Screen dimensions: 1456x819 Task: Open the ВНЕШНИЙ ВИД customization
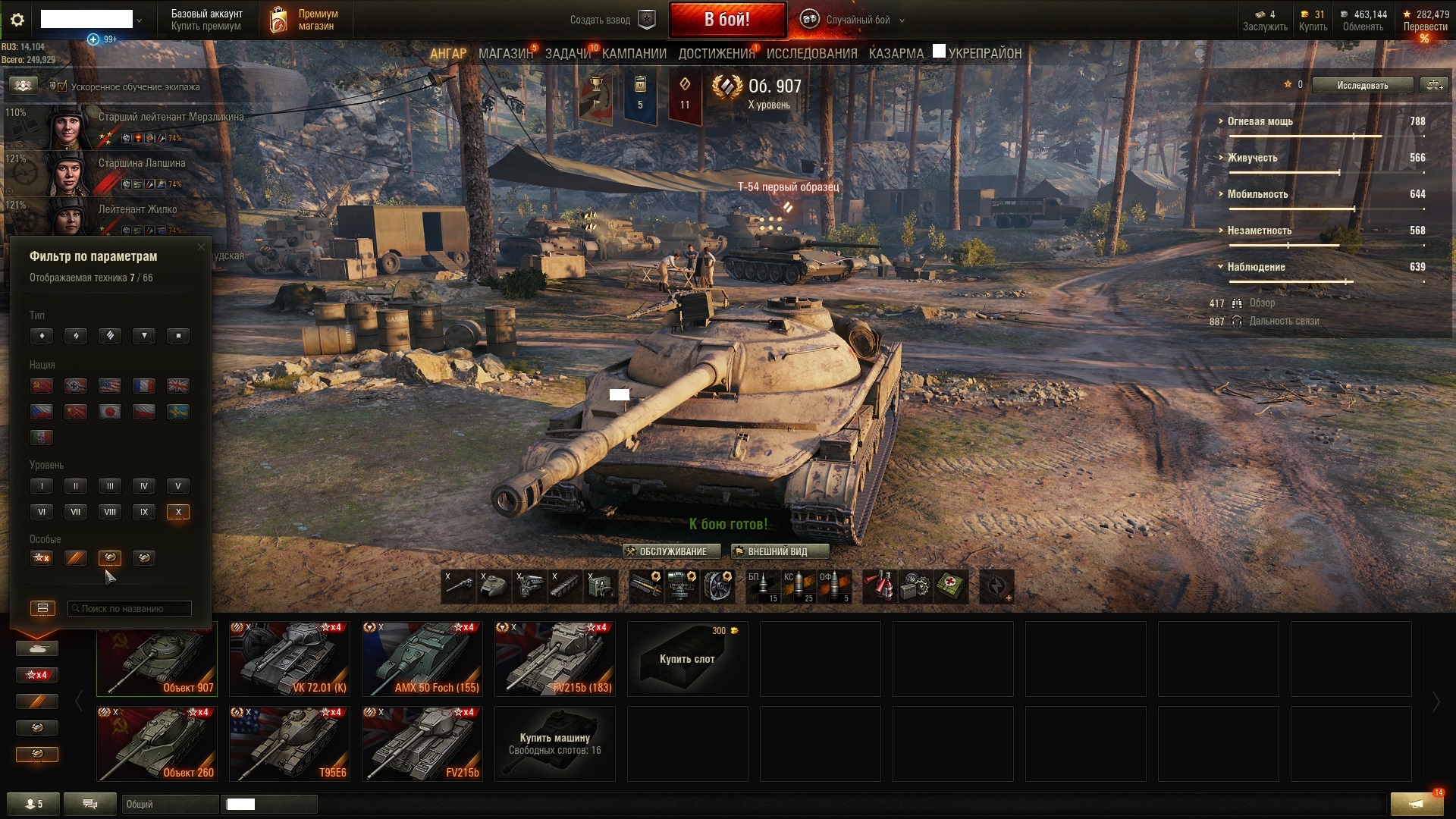[x=779, y=551]
